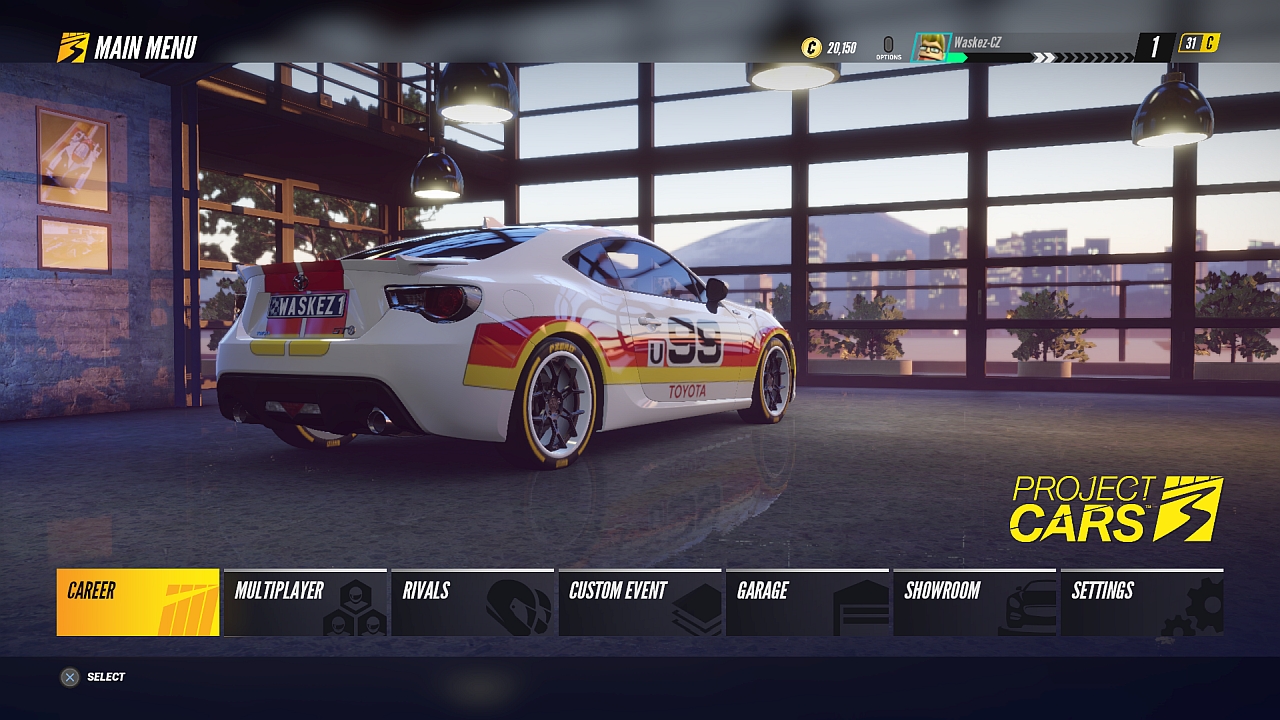Go to the Garage
This screenshot has height=720, width=1280.
tap(808, 602)
